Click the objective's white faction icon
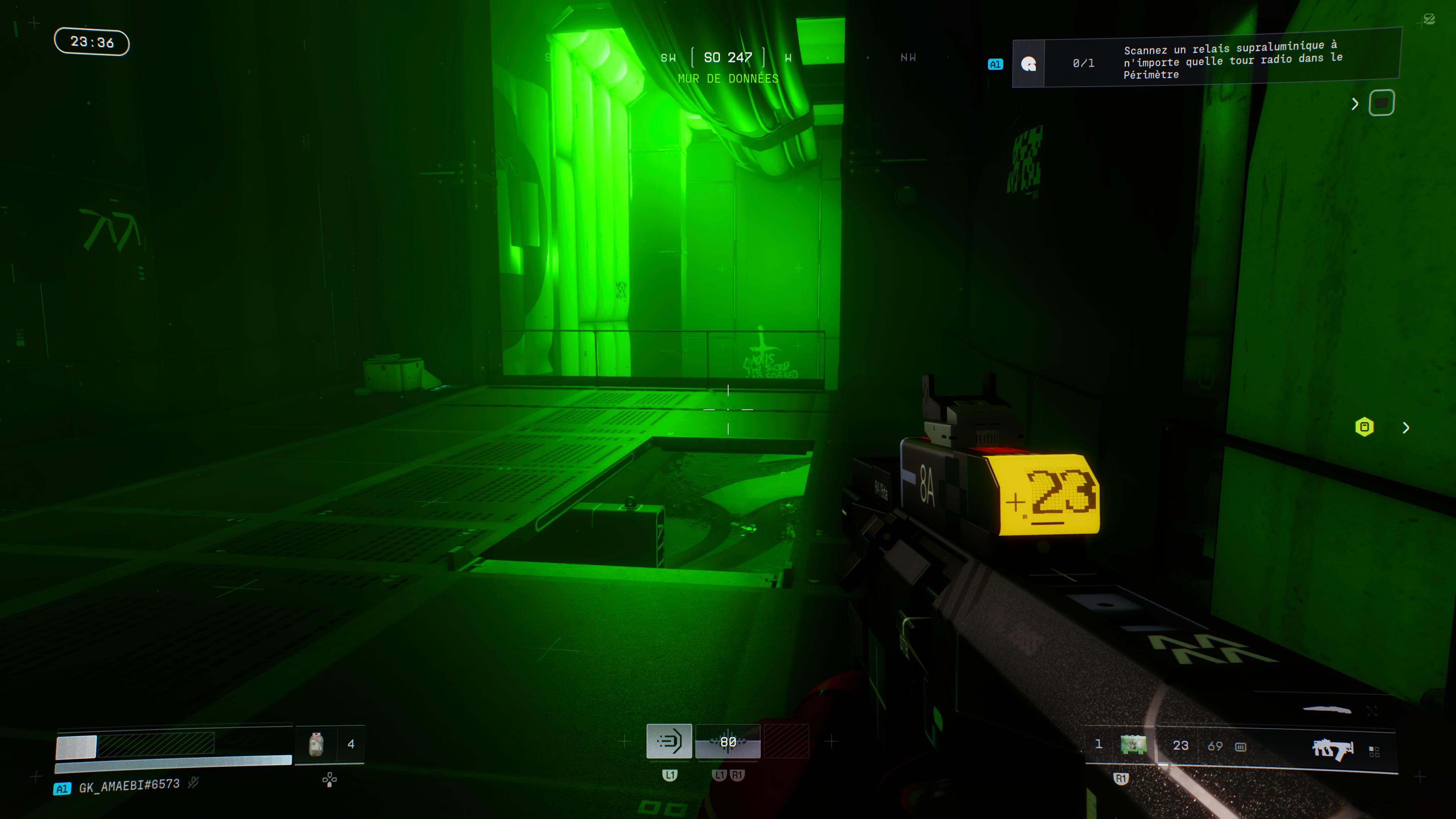The width and height of the screenshot is (1456, 819). pos(1028,64)
